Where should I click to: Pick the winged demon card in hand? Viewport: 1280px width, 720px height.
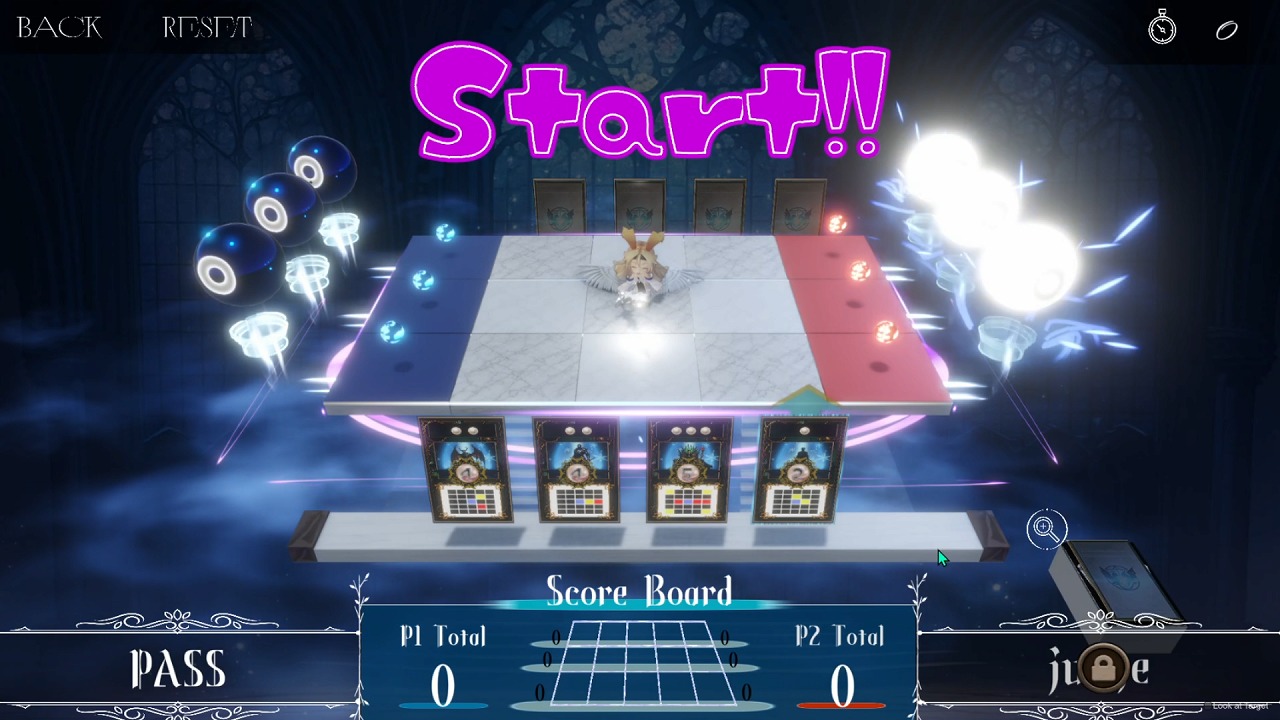tap(466, 470)
